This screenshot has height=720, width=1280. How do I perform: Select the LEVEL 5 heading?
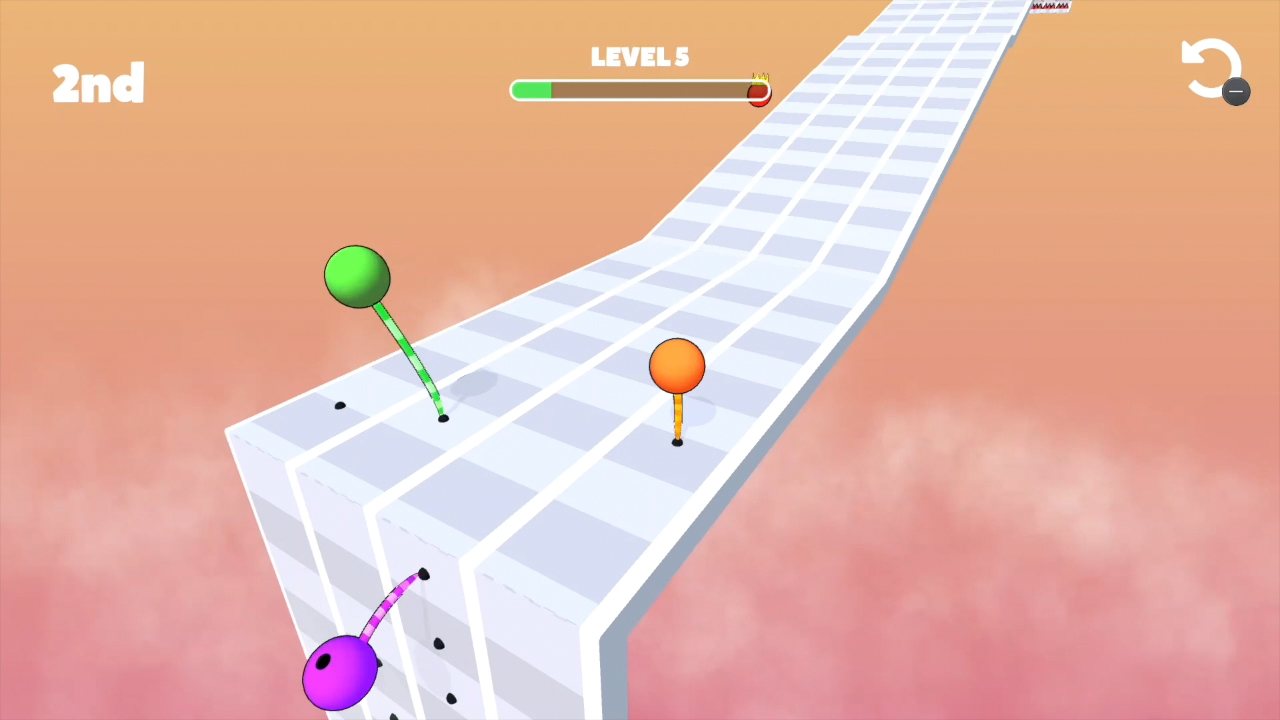pyautogui.click(x=640, y=57)
